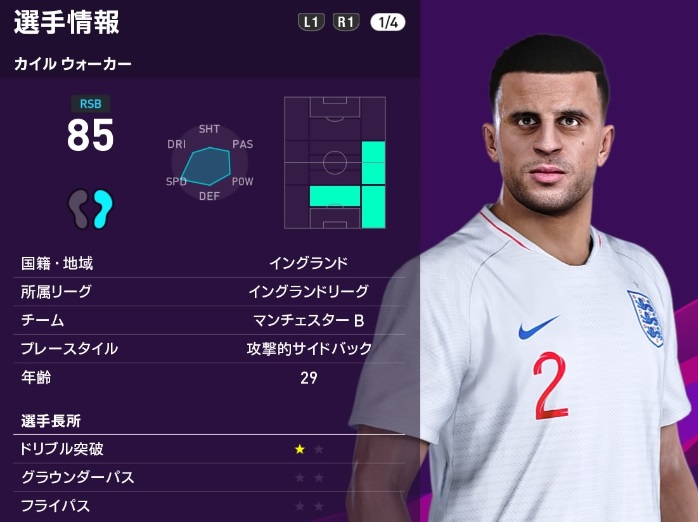This screenshot has height=522, width=698.
Task: Select the 所属リーグ row
Action: pyautogui.click(x=210, y=292)
